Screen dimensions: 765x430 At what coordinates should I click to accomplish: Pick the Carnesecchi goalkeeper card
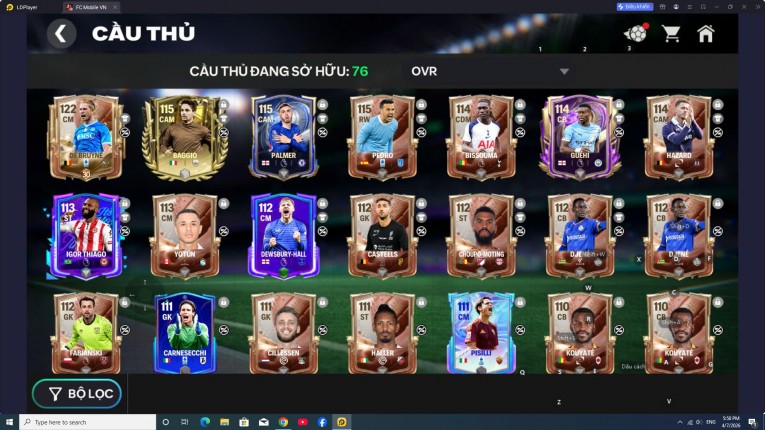184,333
